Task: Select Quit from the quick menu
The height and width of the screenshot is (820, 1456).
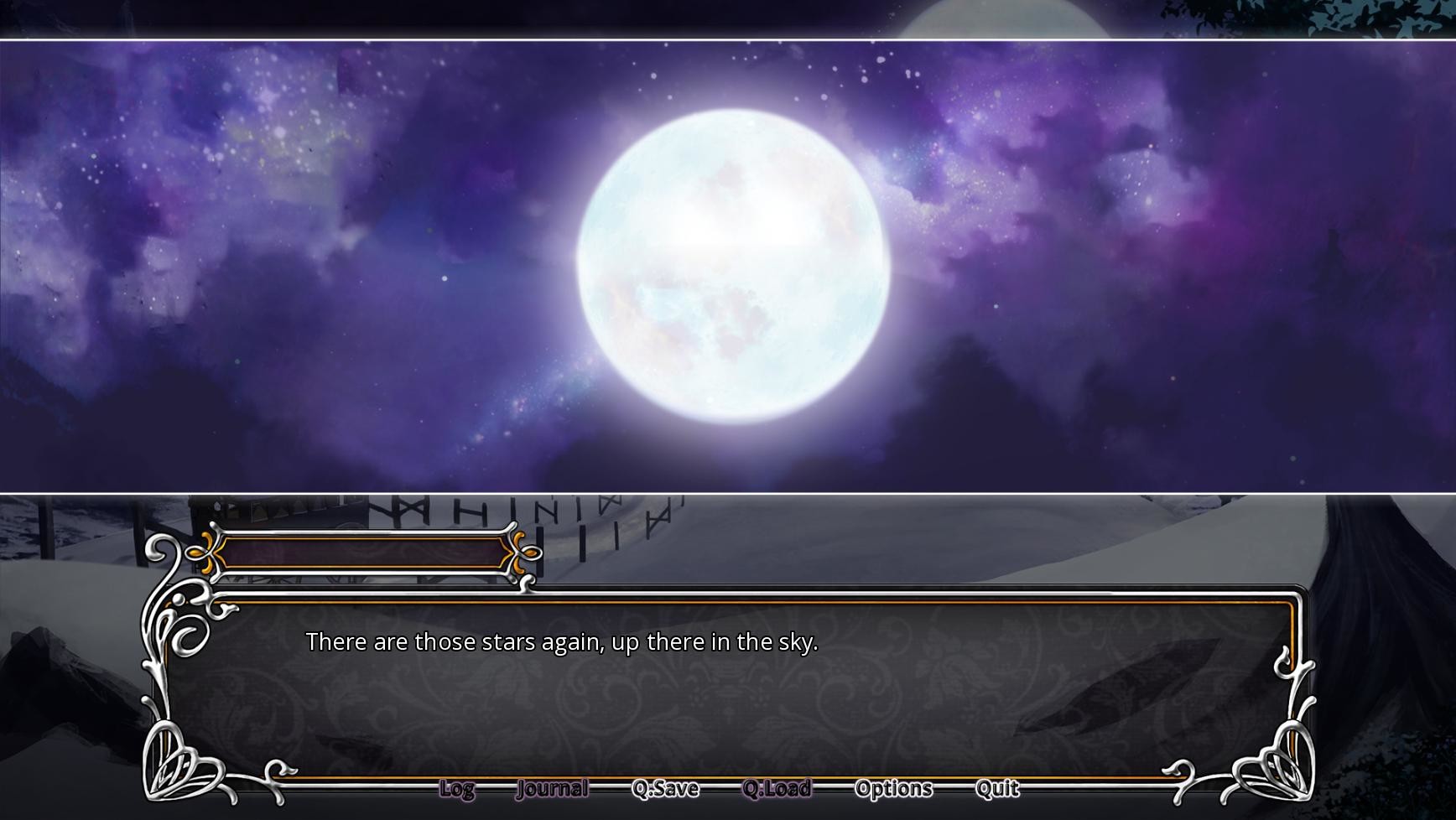Action: (x=996, y=789)
